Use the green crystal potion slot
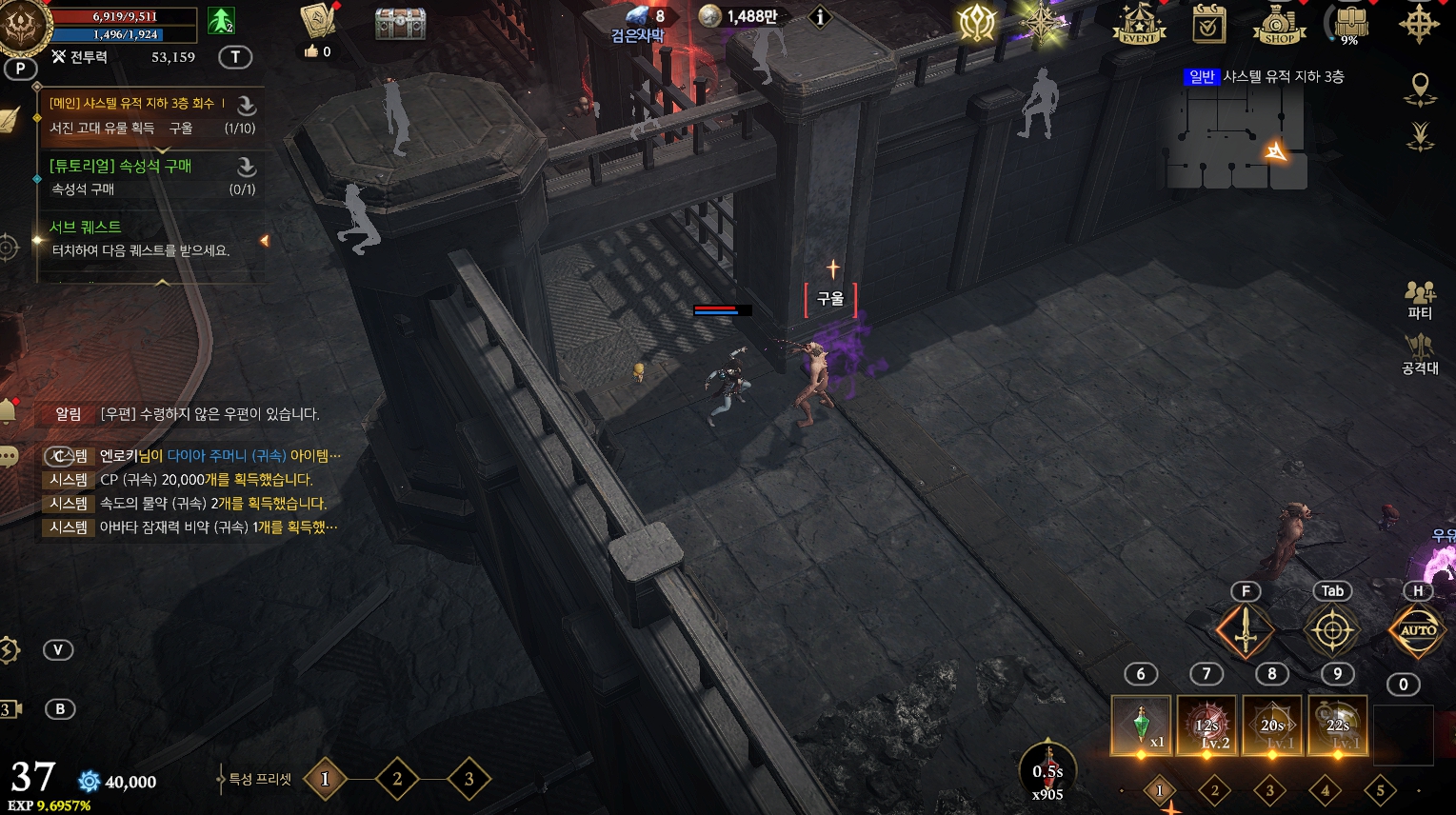1456x815 pixels. coord(1141,726)
